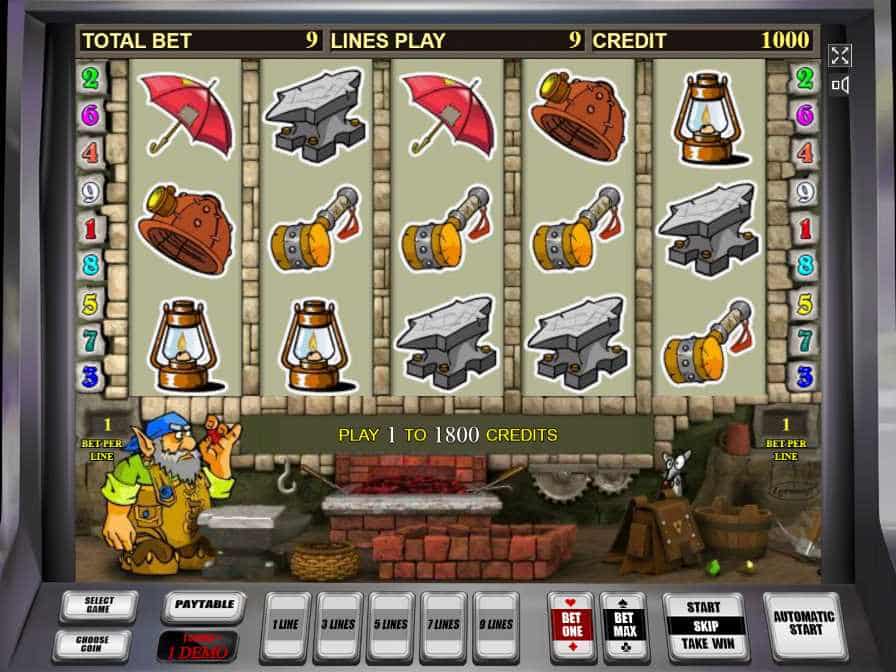The image size is (896, 672).
Task: Select all 9 Lines
Action: (496, 625)
